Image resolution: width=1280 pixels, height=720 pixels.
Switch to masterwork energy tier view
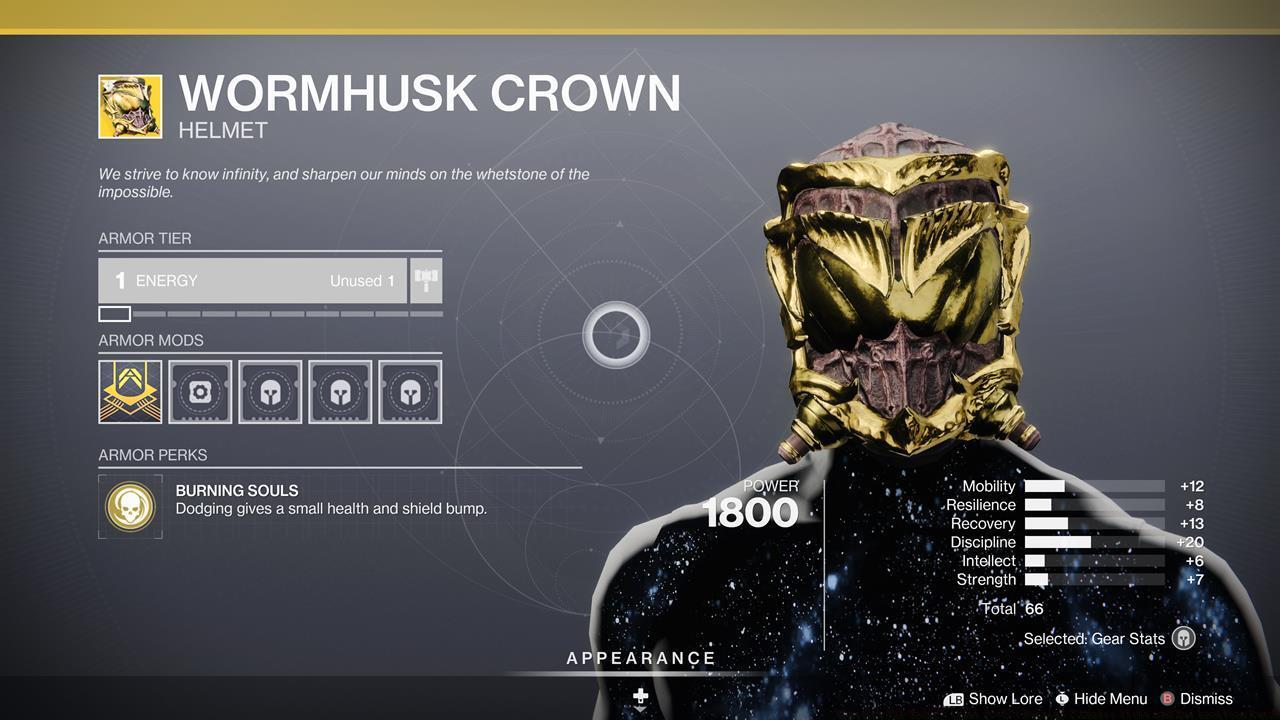pyautogui.click(x=424, y=280)
